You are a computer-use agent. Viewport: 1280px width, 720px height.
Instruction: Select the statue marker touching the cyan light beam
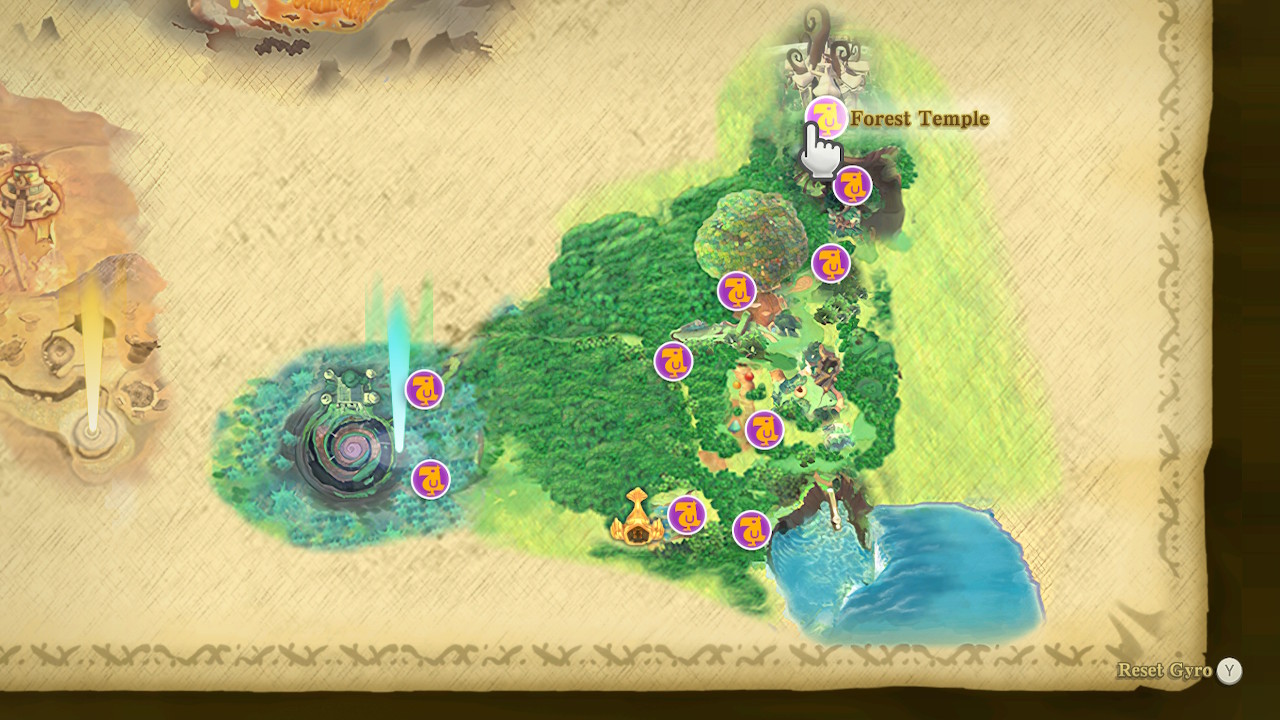[425, 389]
